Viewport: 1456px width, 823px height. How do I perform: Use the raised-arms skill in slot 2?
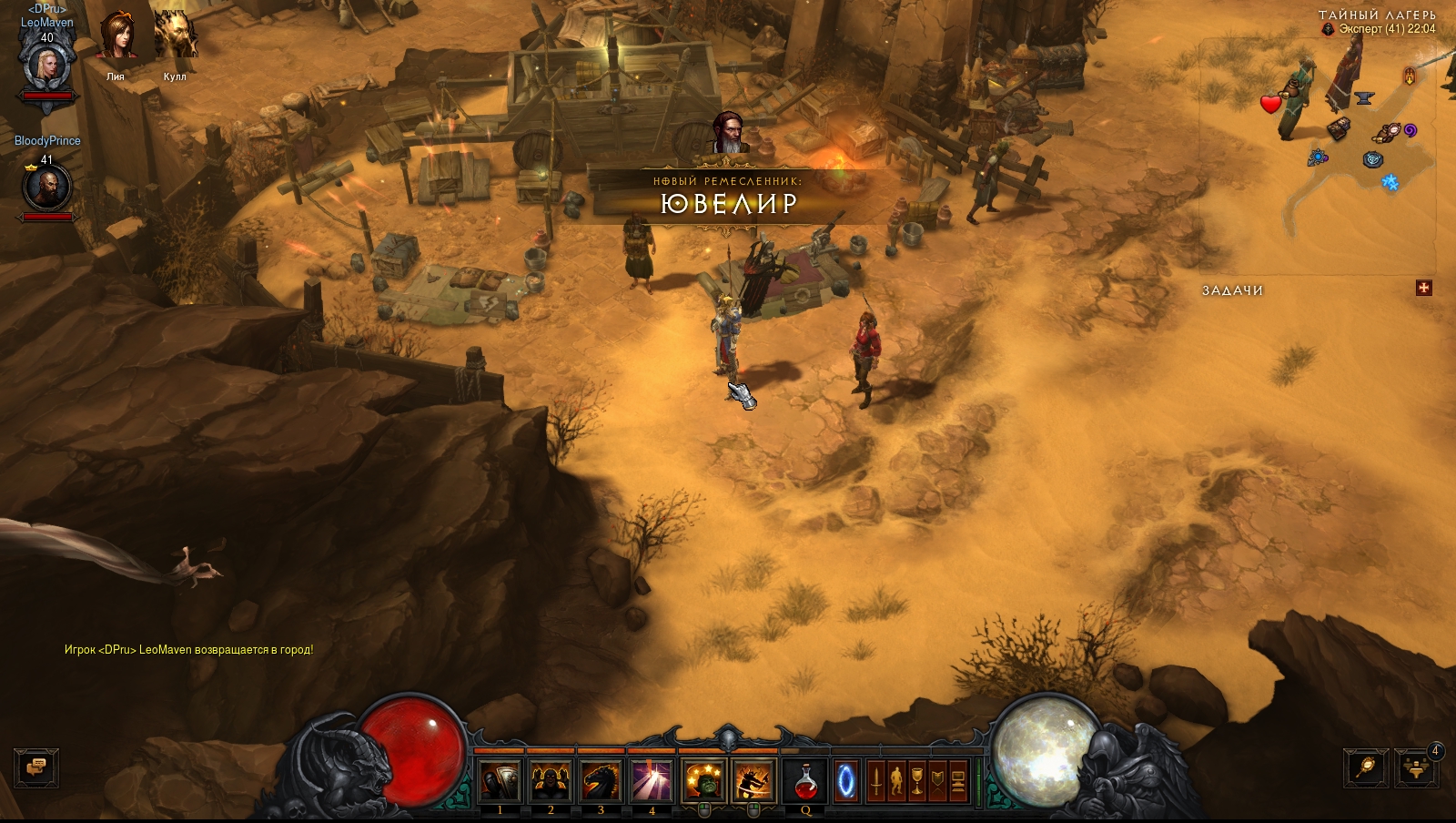pyautogui.click(x=551, y=781)
